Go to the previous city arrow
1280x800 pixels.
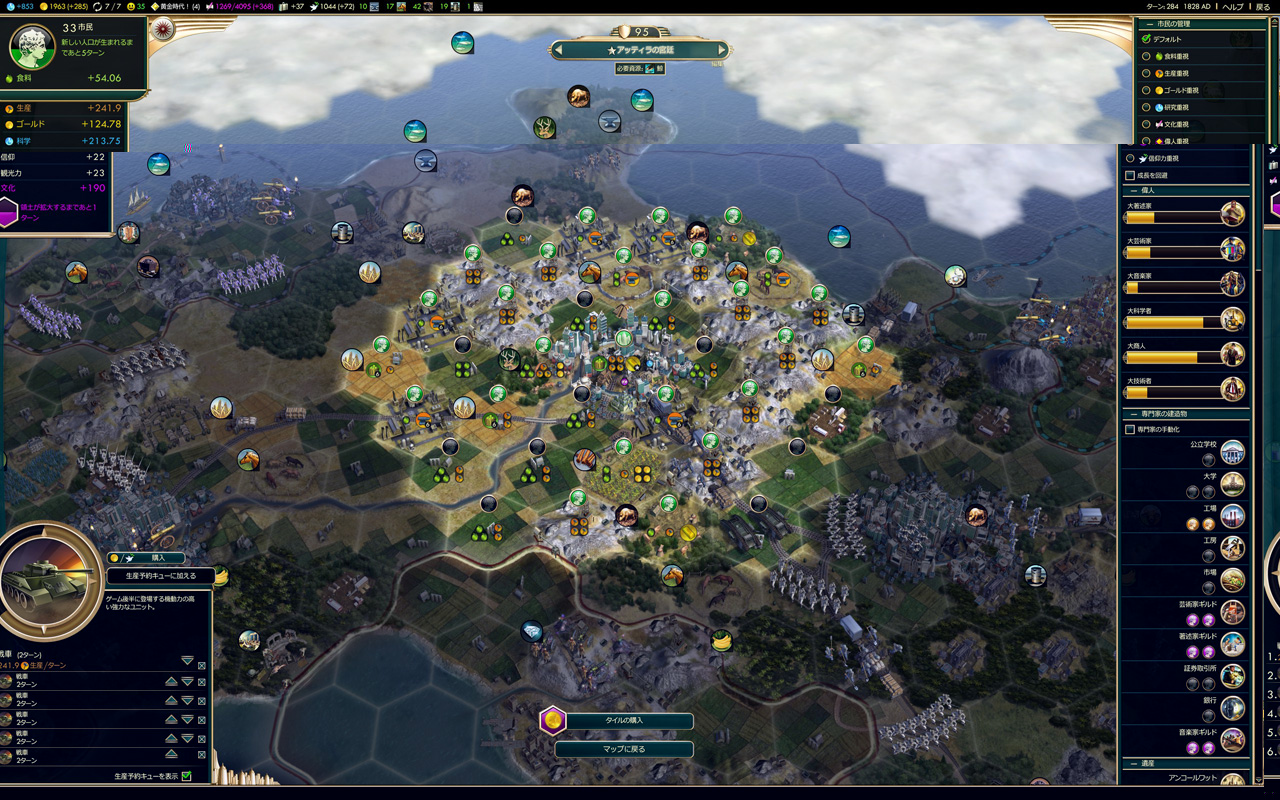pyautogui.click(x=560, y=49)
